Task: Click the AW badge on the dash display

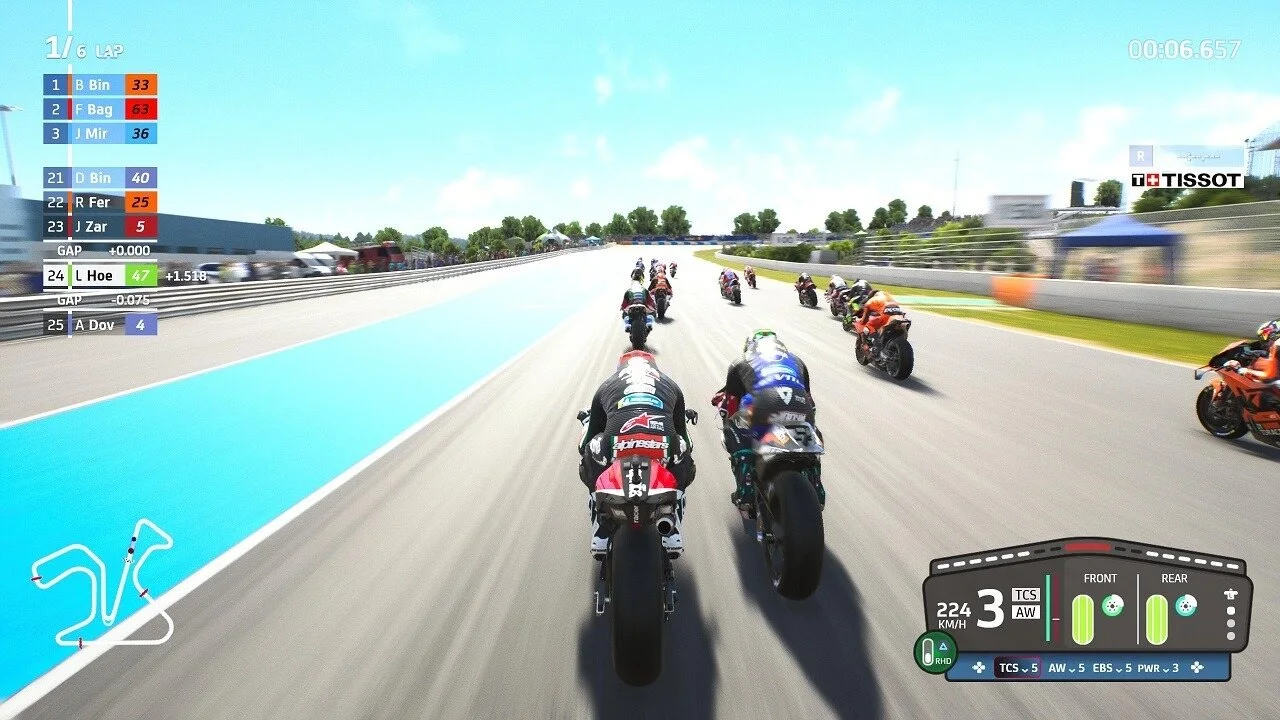Action: coord(1025,612)
